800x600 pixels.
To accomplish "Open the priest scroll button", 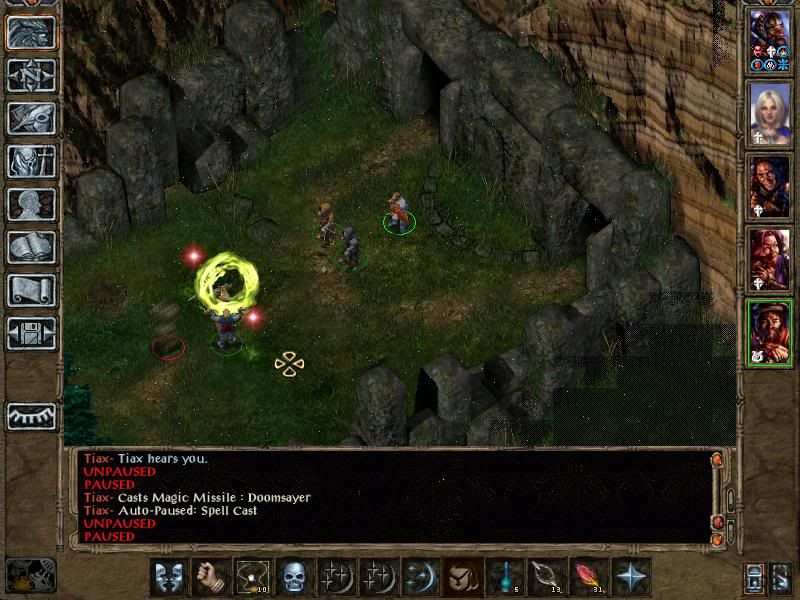I will coord(31,290).
